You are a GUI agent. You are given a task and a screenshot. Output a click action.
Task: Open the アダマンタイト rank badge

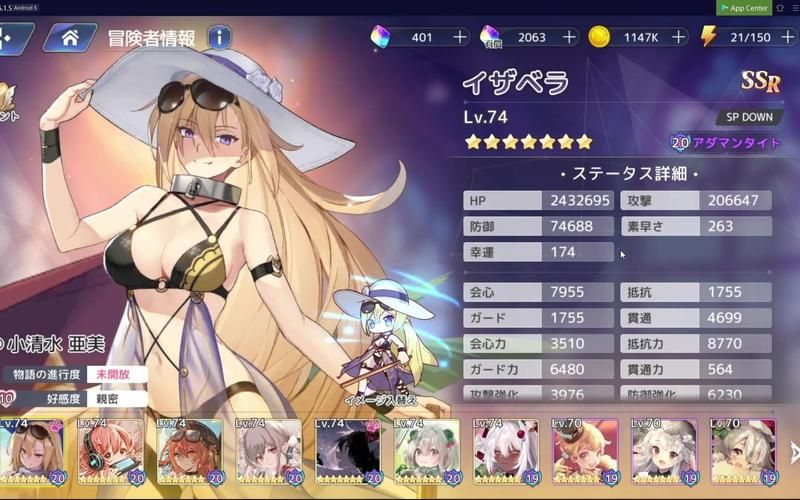[x=727, y=143]
